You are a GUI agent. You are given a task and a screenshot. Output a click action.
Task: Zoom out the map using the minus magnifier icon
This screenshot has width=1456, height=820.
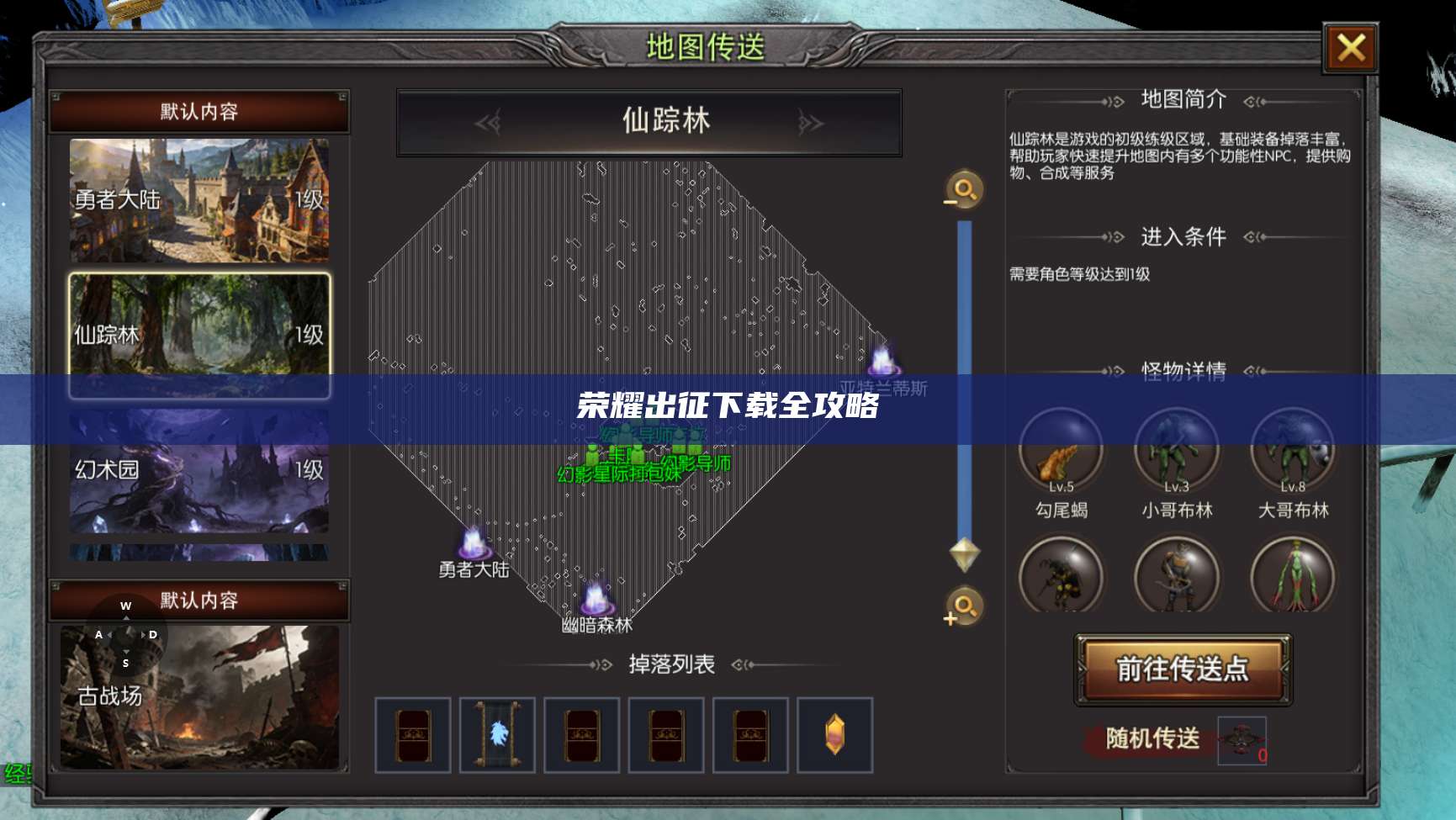(964, 190)
